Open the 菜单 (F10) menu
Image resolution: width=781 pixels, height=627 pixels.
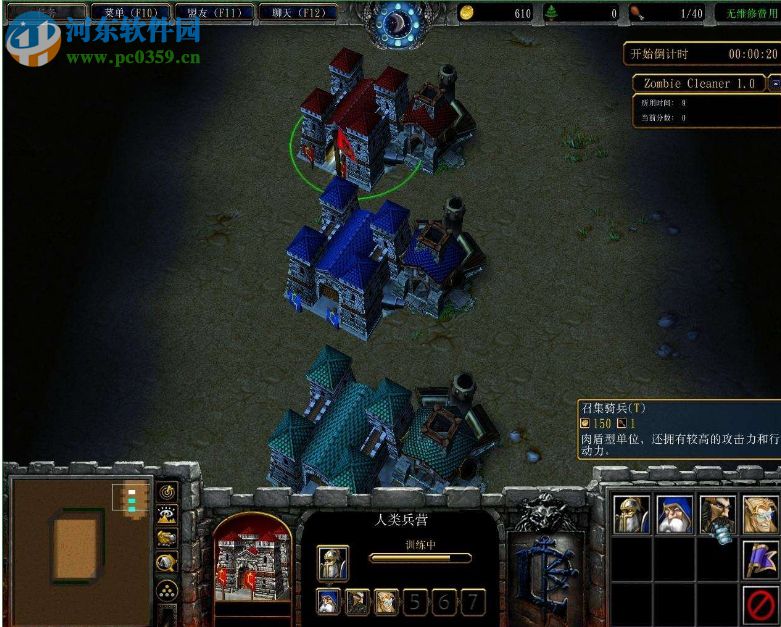[x=128, y=13]
